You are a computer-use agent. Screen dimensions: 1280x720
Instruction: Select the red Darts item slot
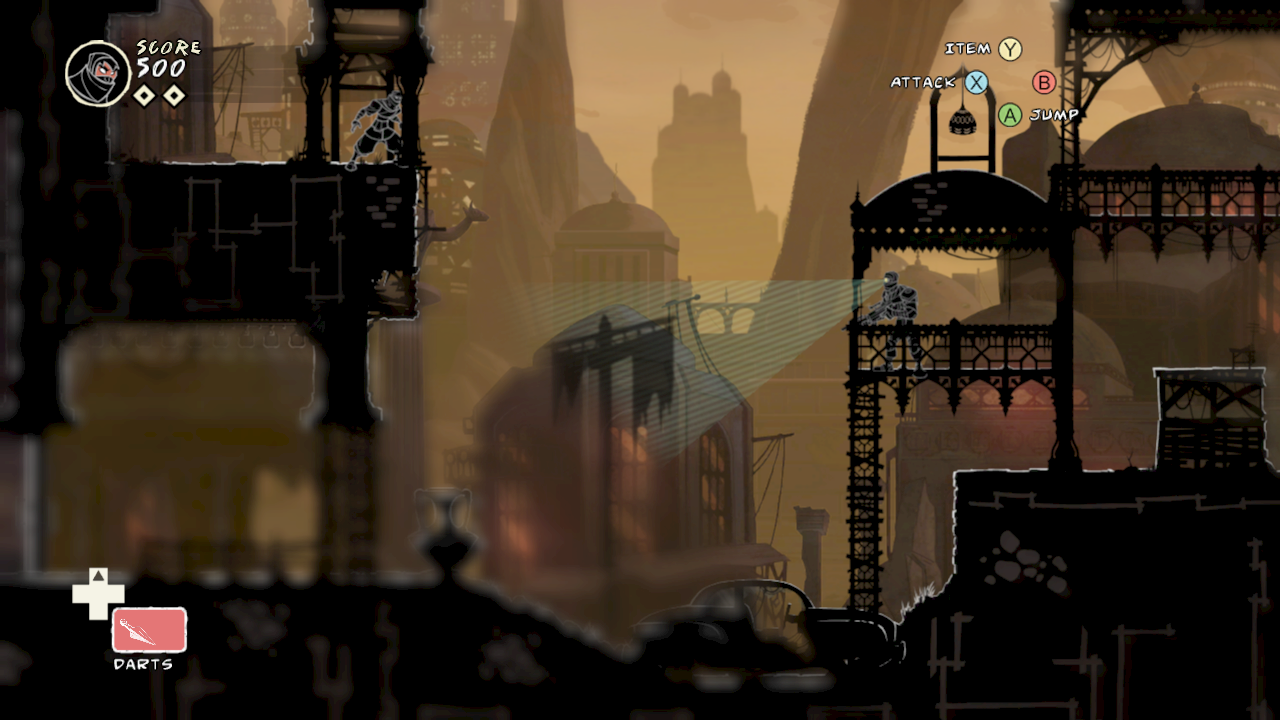[149, 630]
